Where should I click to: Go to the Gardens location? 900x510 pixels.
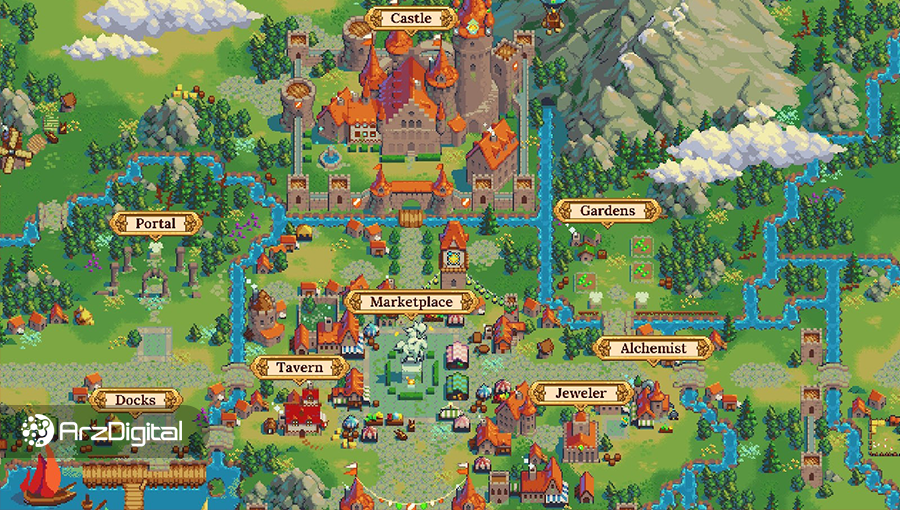coord(607,211)
